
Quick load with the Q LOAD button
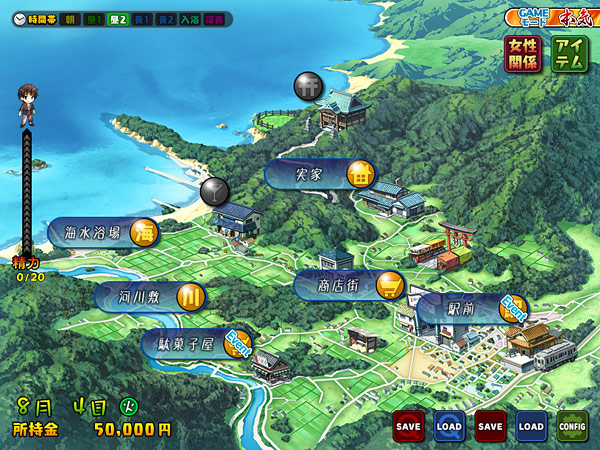click(449, 426)
